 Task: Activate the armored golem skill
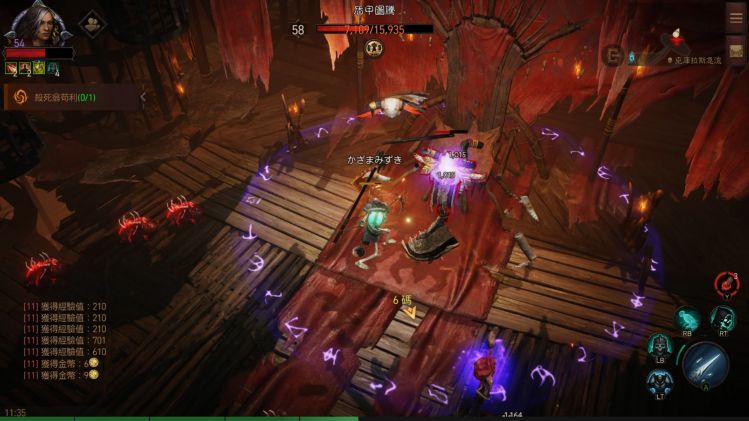click(x=659, y=382)
